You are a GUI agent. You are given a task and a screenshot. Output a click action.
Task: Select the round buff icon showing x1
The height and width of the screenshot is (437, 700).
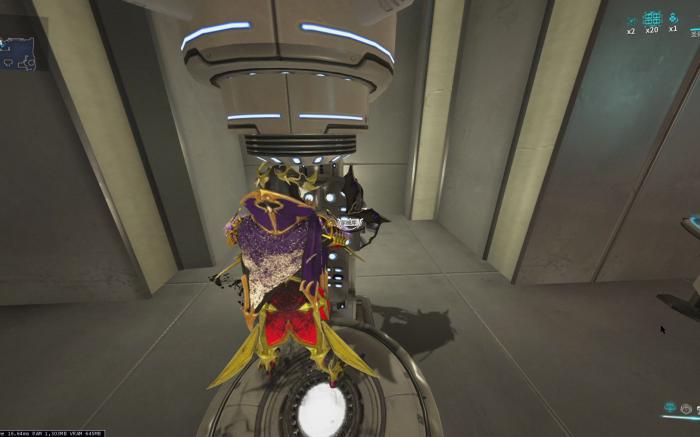[672, 18]
